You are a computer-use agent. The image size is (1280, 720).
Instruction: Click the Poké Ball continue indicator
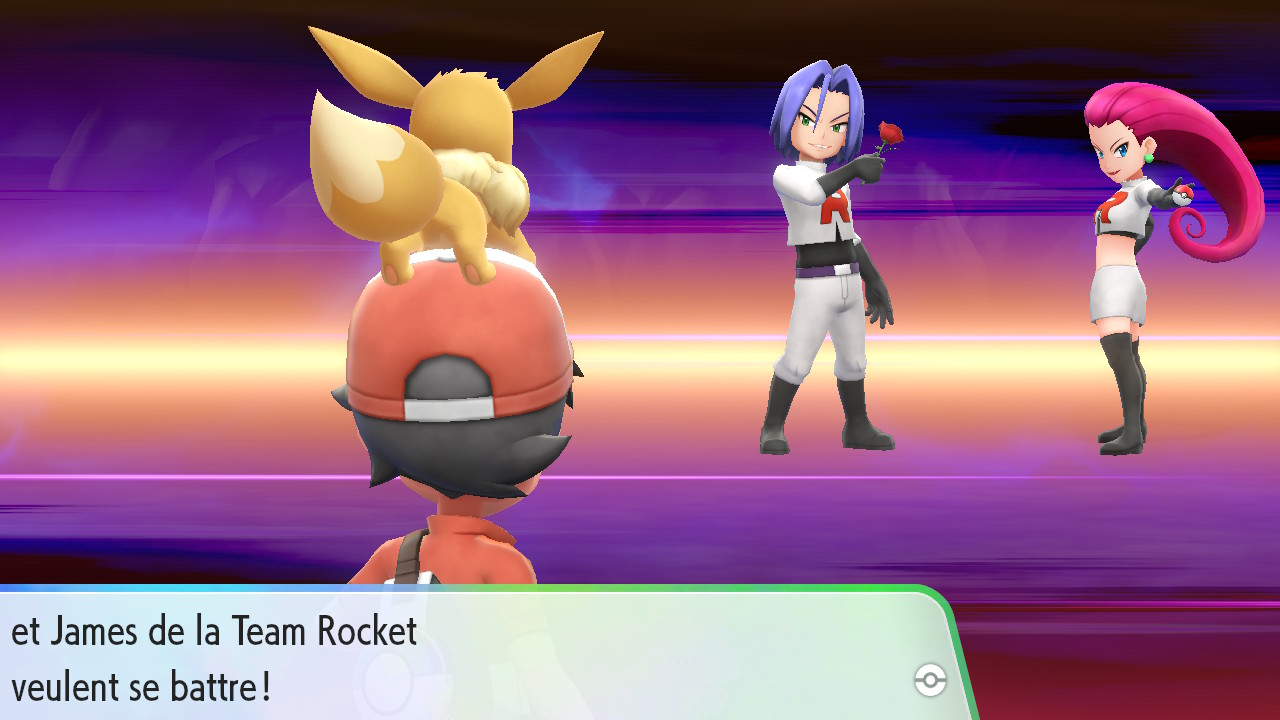tap(930, 681)
